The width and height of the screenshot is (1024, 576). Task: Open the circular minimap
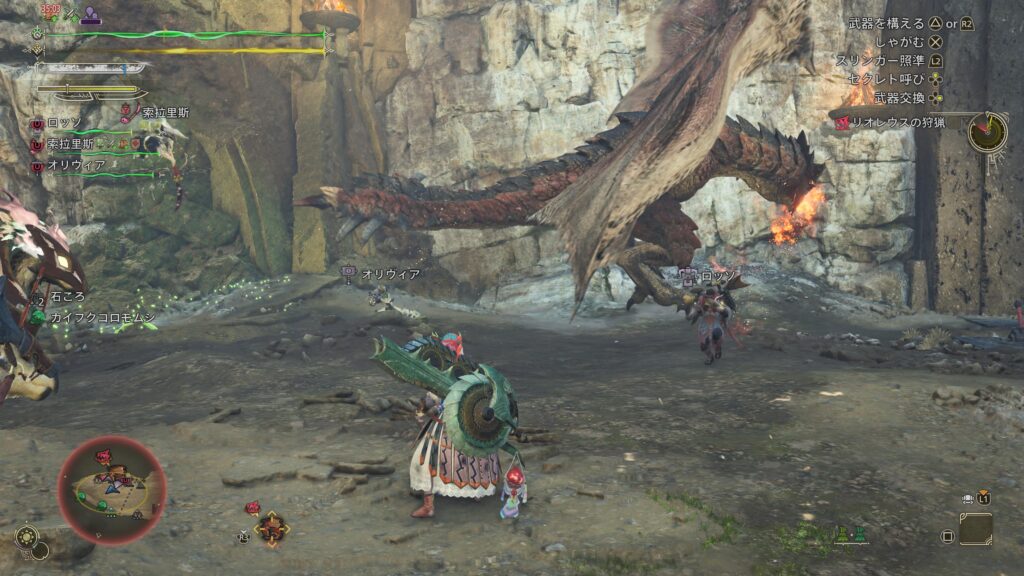tap(112, 490)
